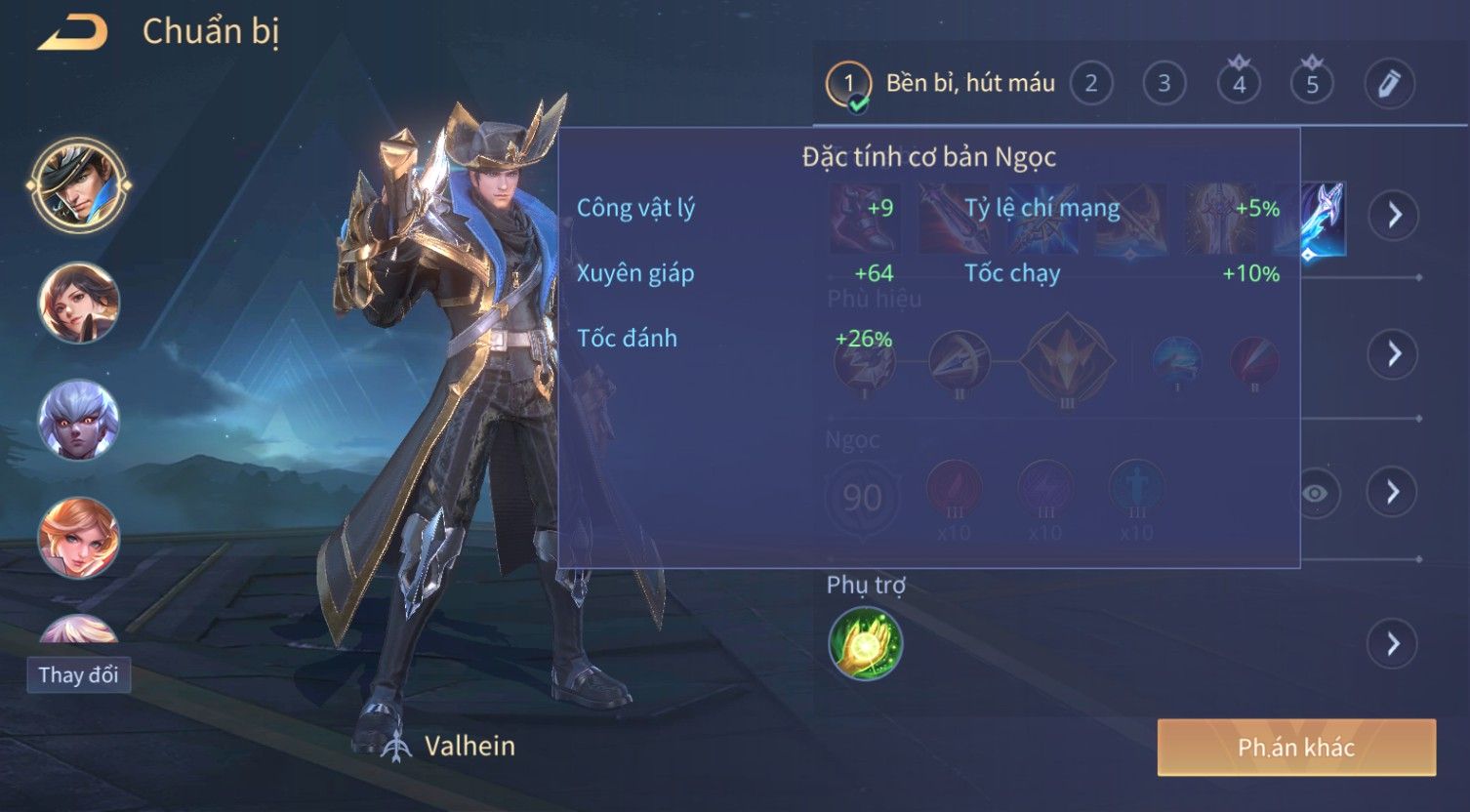1470x812 pixels.
Task: Toggle the eye icon for Ngọc stats
Action: (1315, 493)
